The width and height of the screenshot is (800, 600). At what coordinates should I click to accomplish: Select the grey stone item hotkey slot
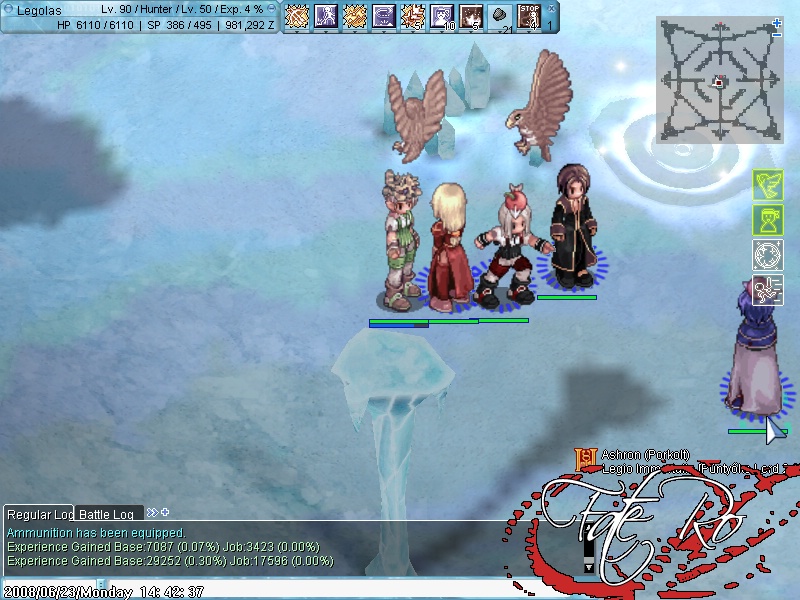500,16
